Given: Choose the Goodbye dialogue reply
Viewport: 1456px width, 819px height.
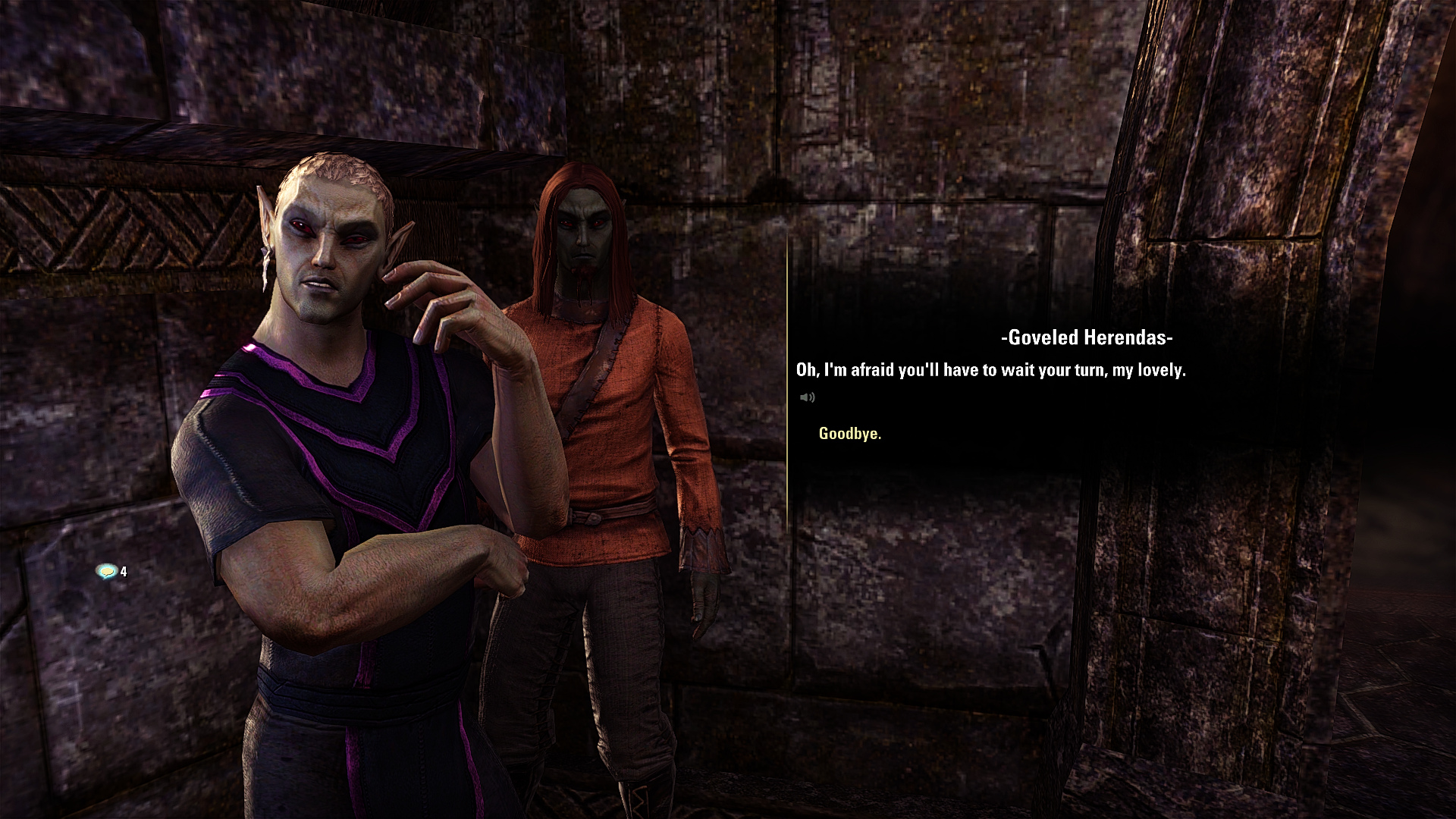Looking at the screenshot, I should [849, 434].
